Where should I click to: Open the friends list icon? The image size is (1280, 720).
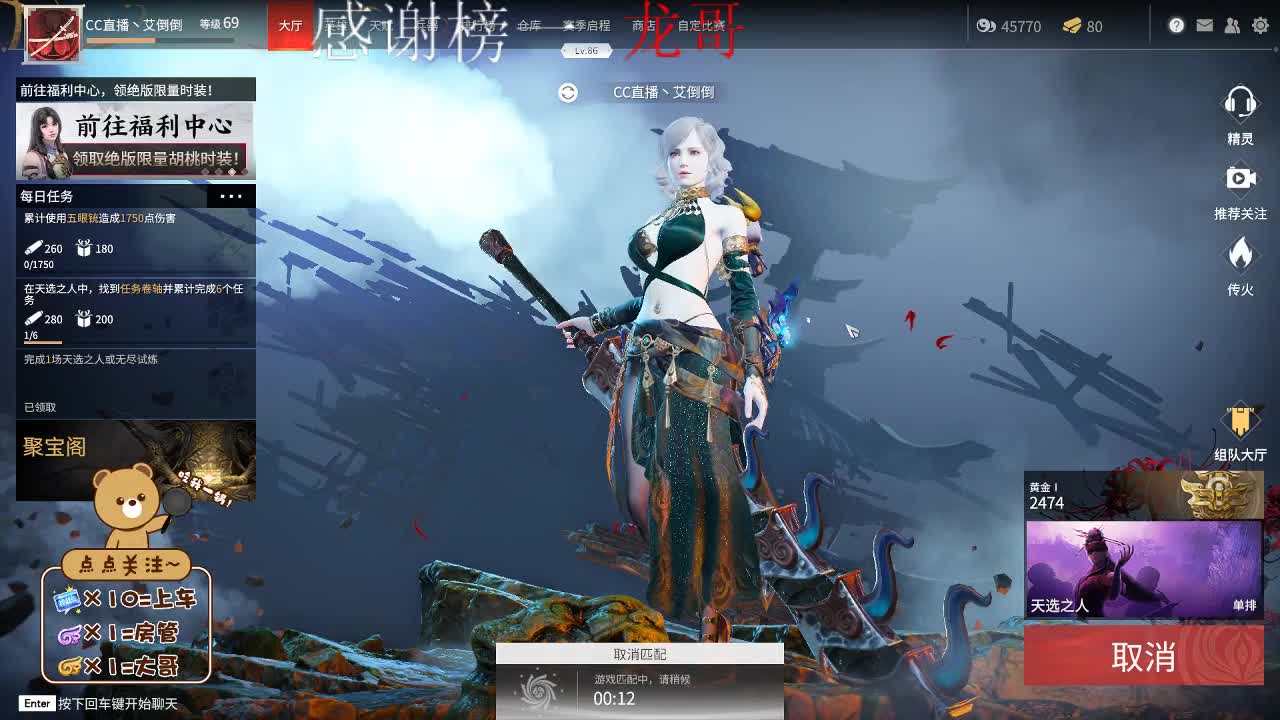click(1232, 27)
